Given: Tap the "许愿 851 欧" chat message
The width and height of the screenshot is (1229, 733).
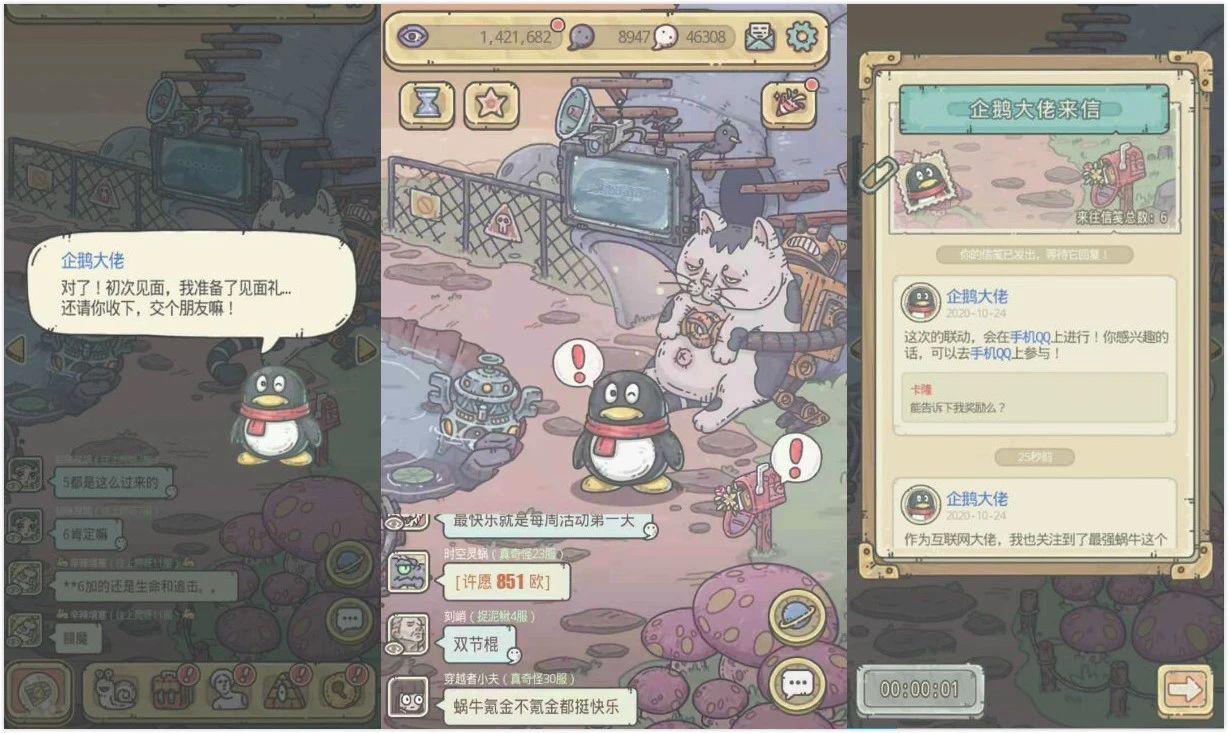Looking at the screenshot, I should point(496,581).
